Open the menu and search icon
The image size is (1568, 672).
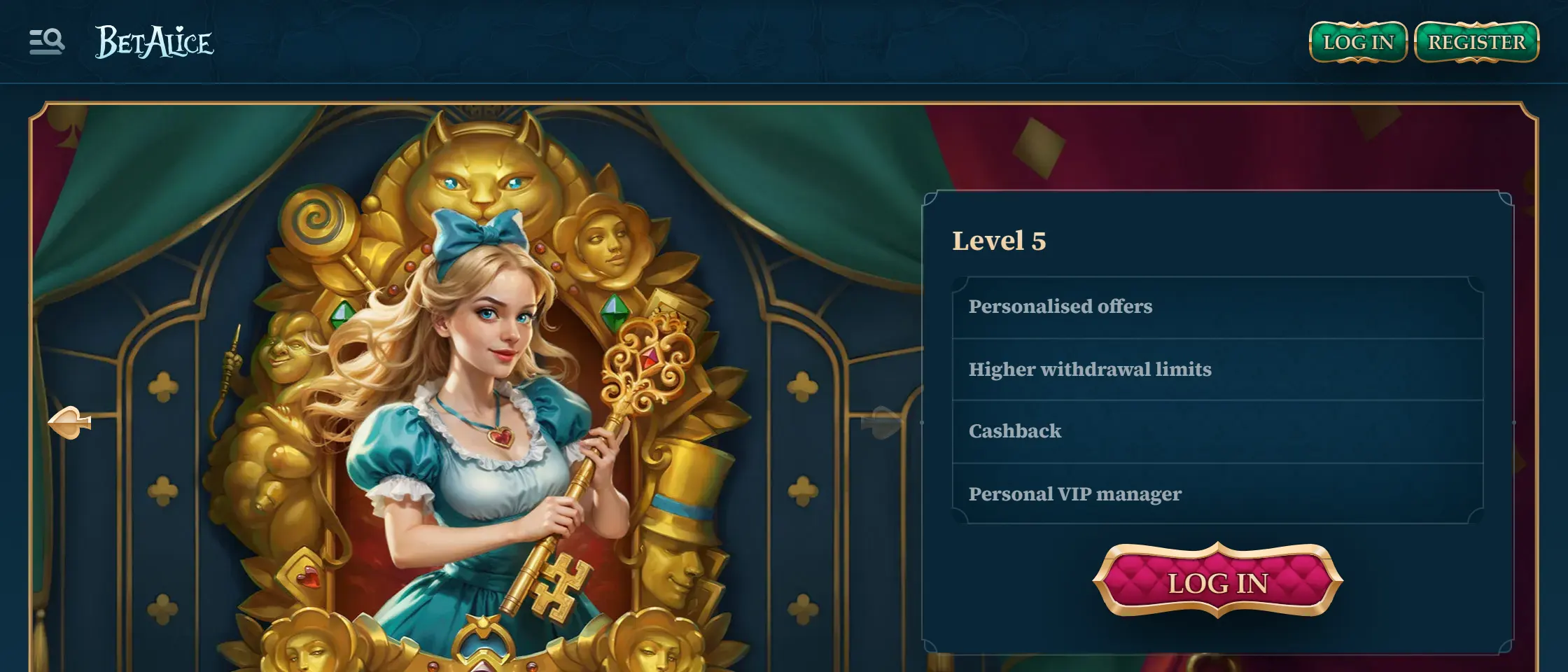click(47, 42)
